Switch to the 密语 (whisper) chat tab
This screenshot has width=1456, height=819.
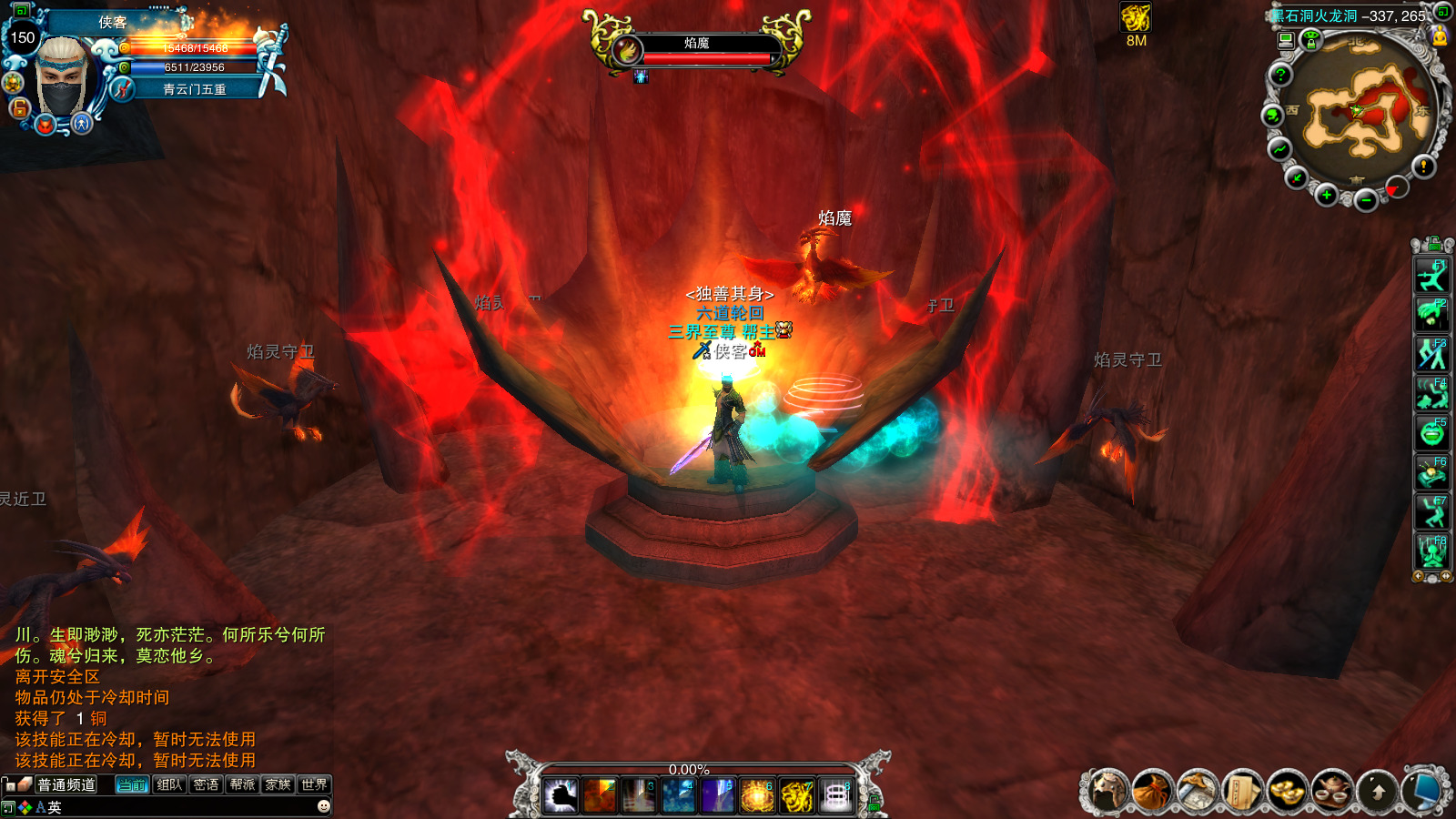[x=206, y=784]
